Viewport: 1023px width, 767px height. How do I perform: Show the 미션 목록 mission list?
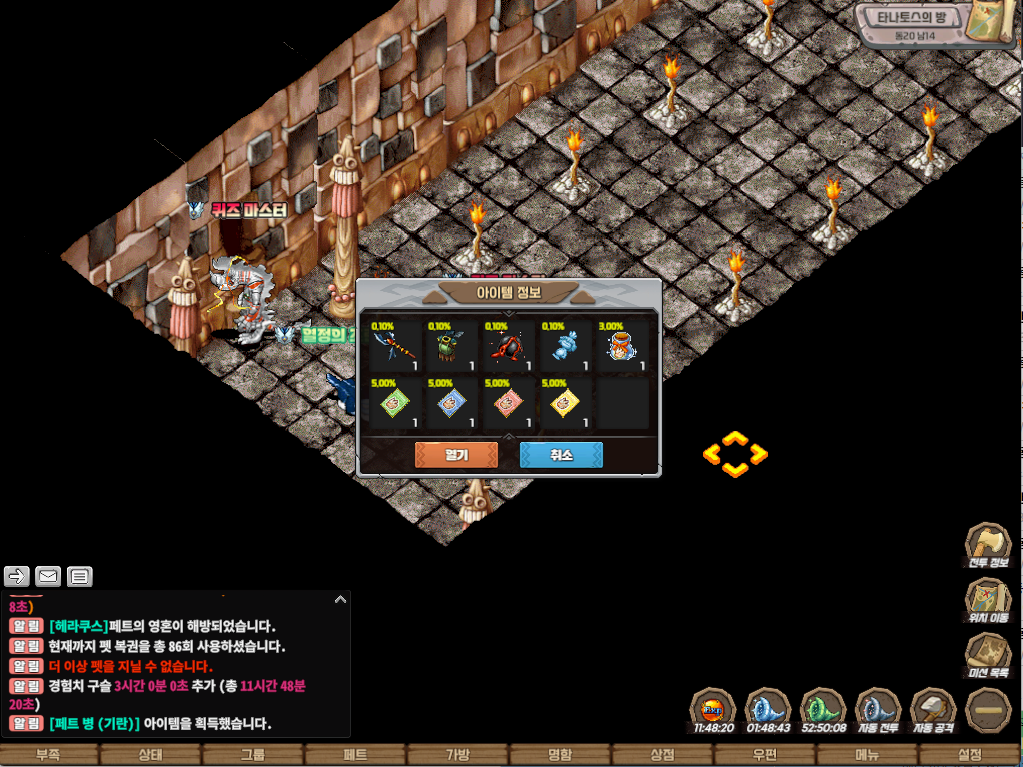pyautogui.click(x=987, y=657)
